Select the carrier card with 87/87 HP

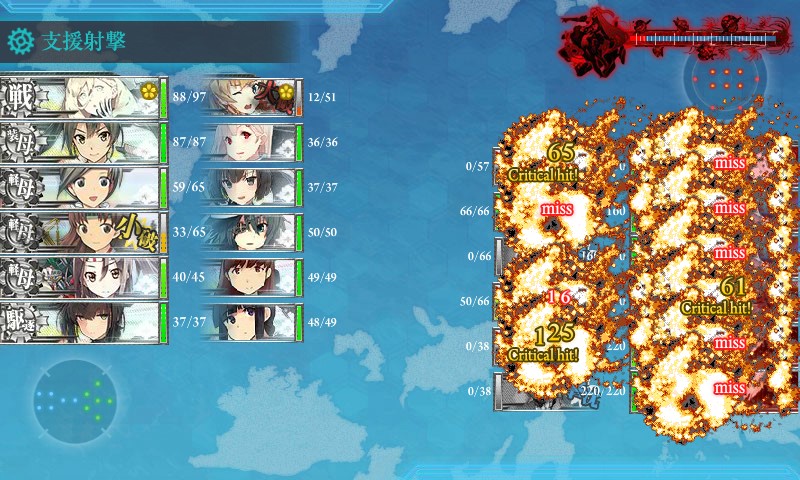pyautogui.click(x=82, y=142)
